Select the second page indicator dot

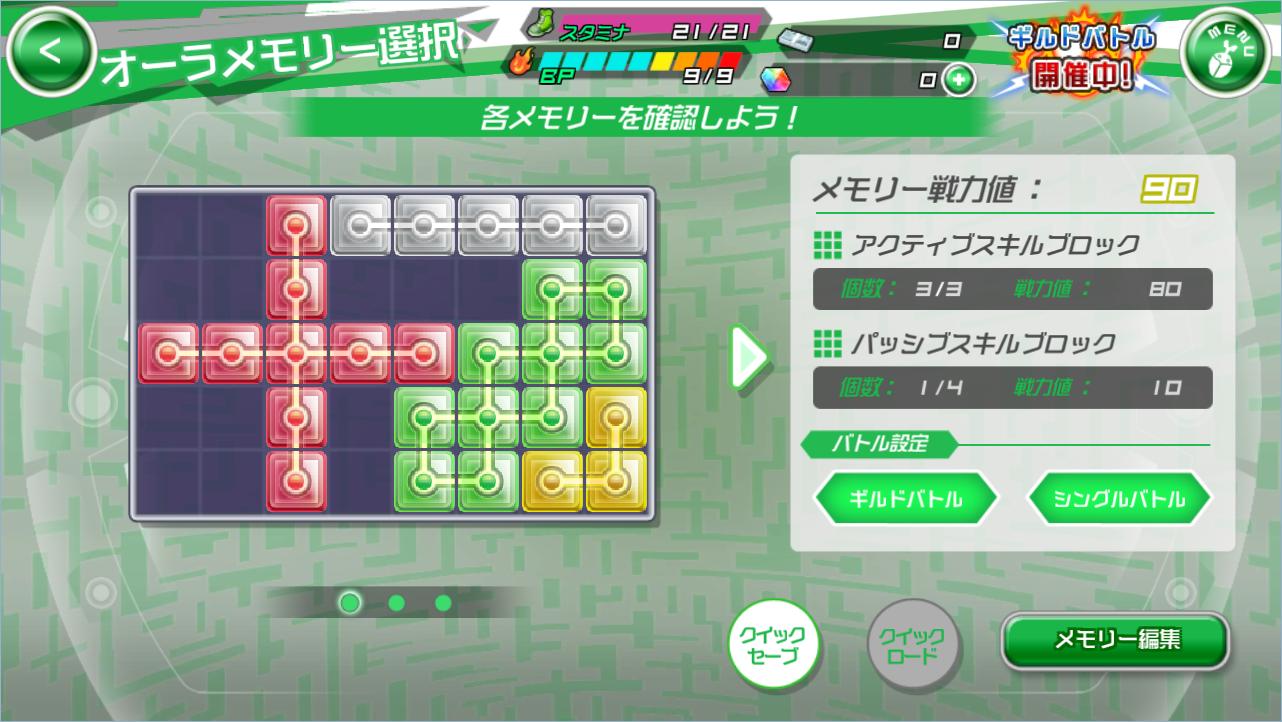pos(396,604)
